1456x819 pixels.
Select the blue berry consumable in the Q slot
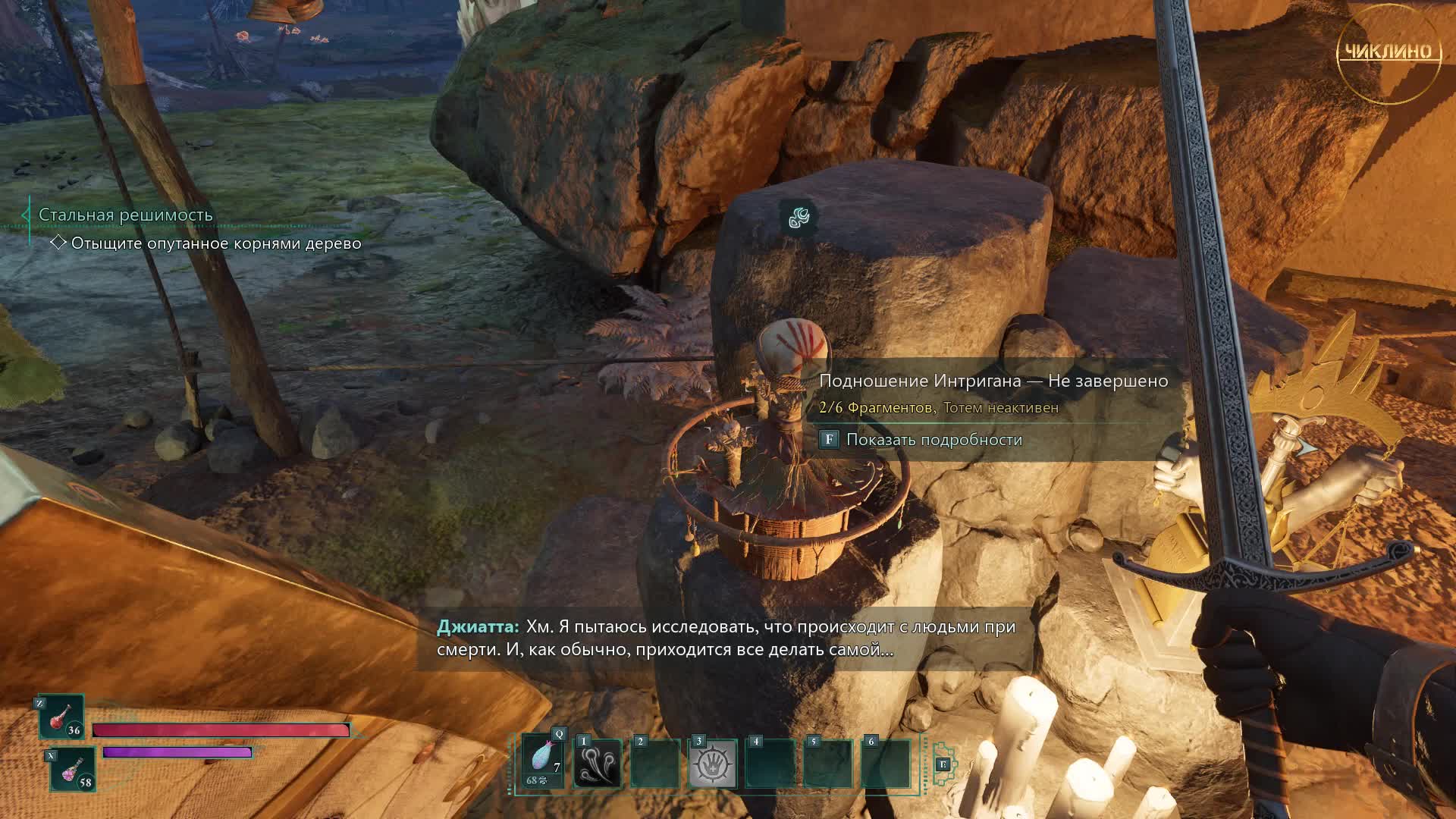(x=543, y=762)
